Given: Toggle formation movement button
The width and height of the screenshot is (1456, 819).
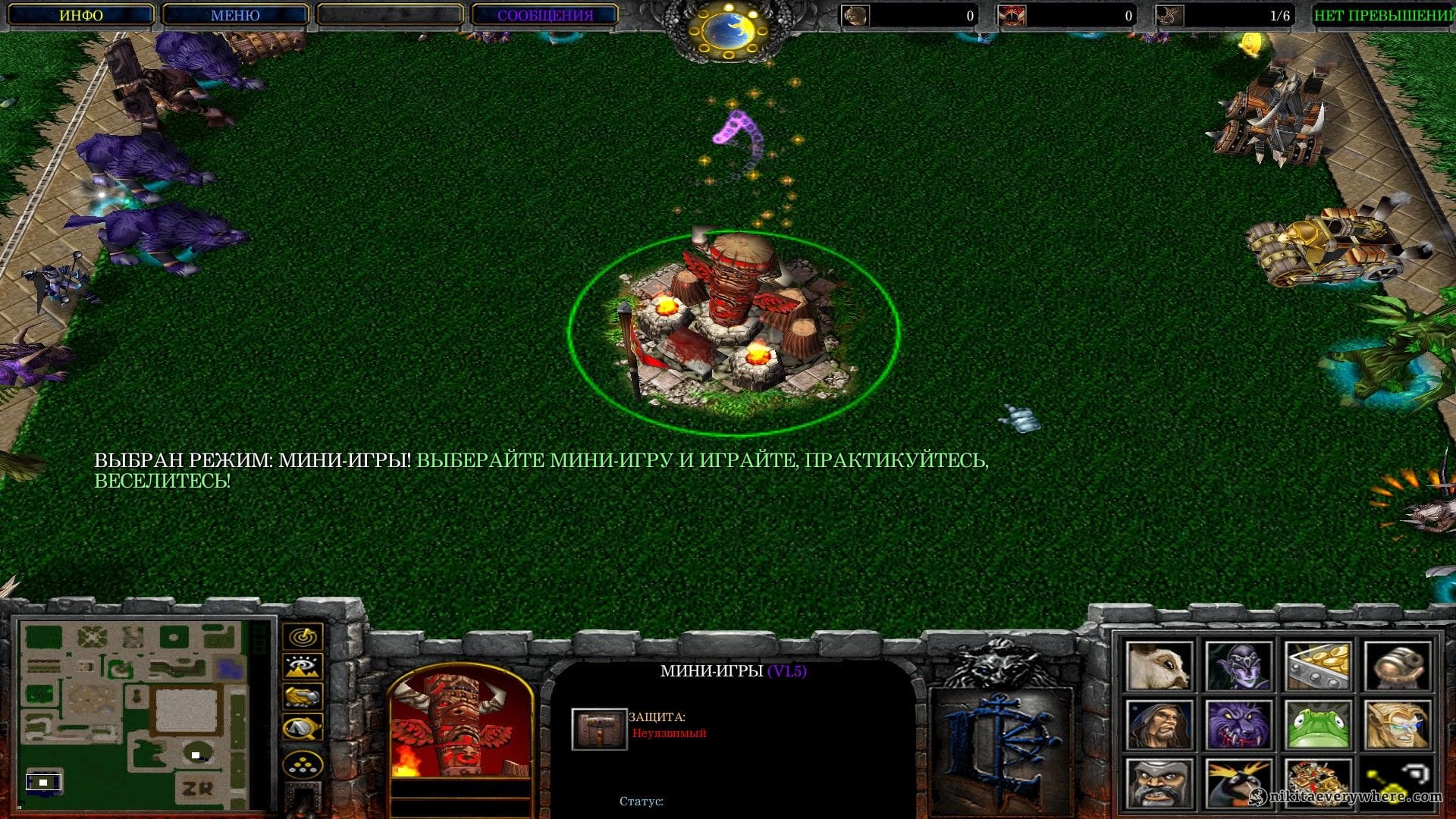Looking at the screenshot, I should click(303, 764).
